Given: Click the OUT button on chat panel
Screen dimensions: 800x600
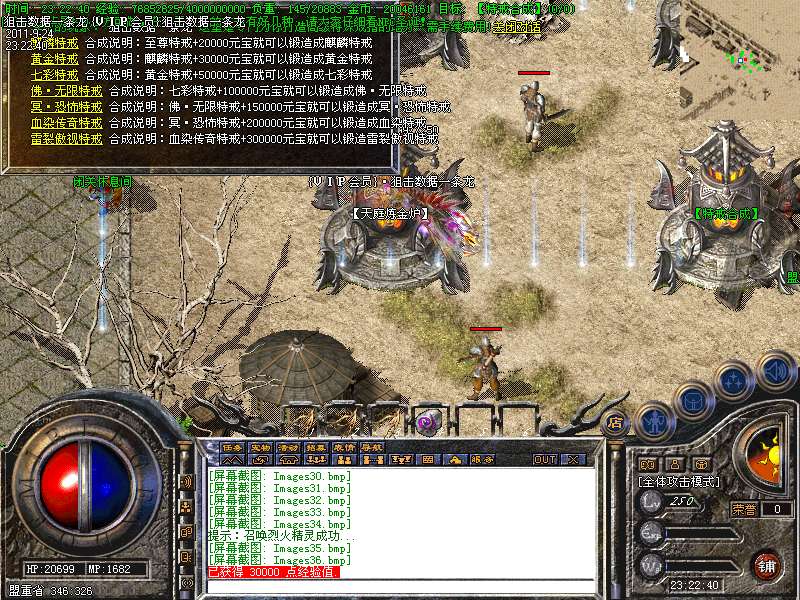Looking at the screenshot, I should [545, 460].
